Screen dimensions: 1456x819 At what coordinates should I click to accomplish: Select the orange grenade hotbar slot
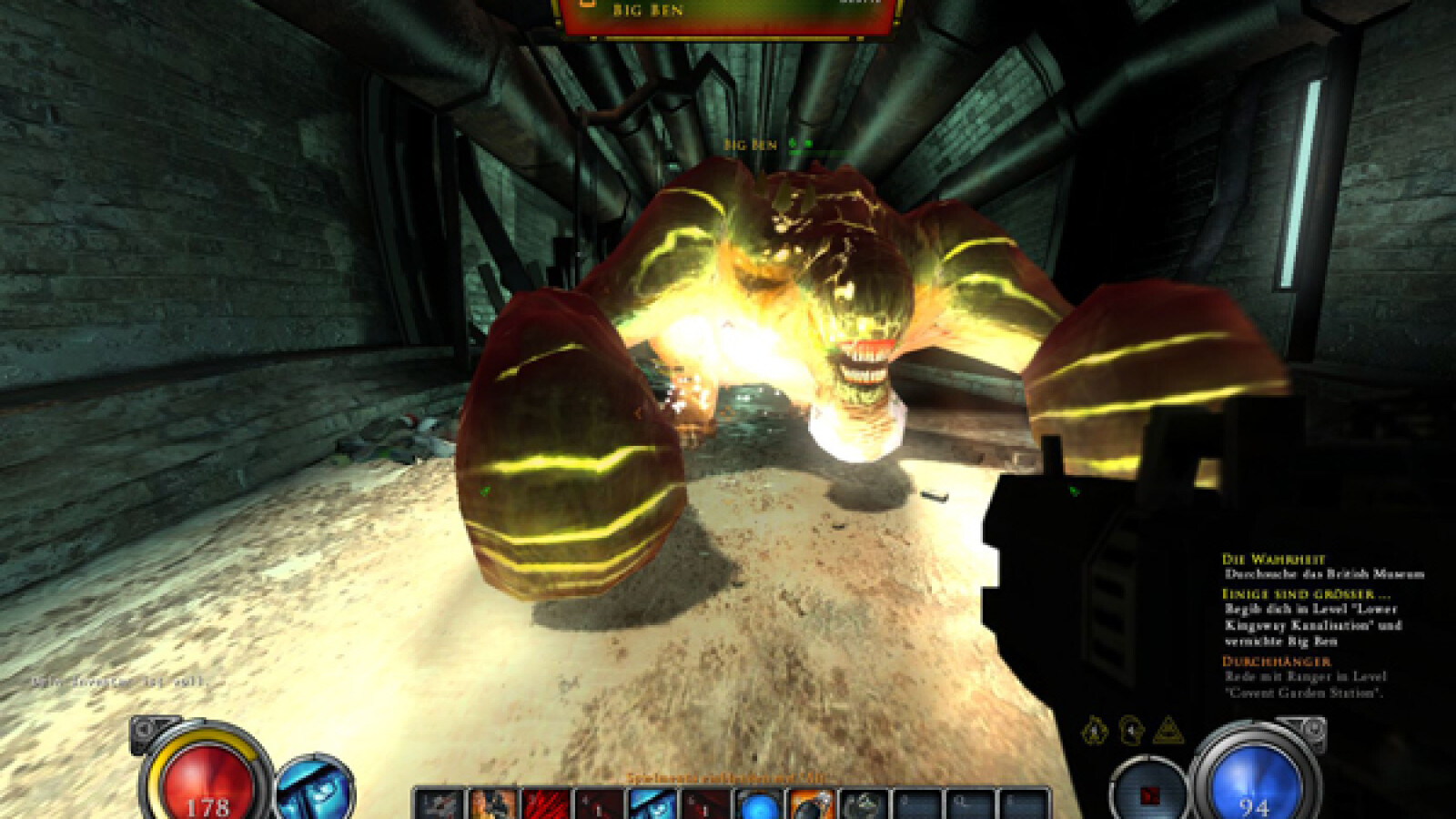pyautogui.click(x=810, y=804)
